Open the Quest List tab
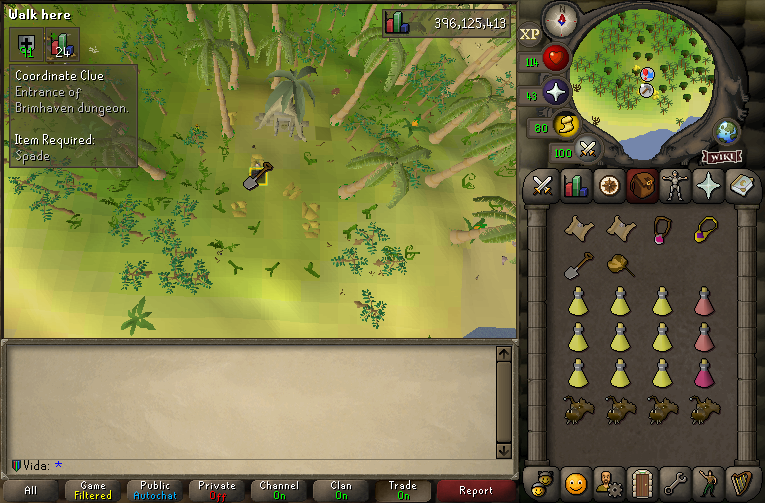 click(607, 186)
